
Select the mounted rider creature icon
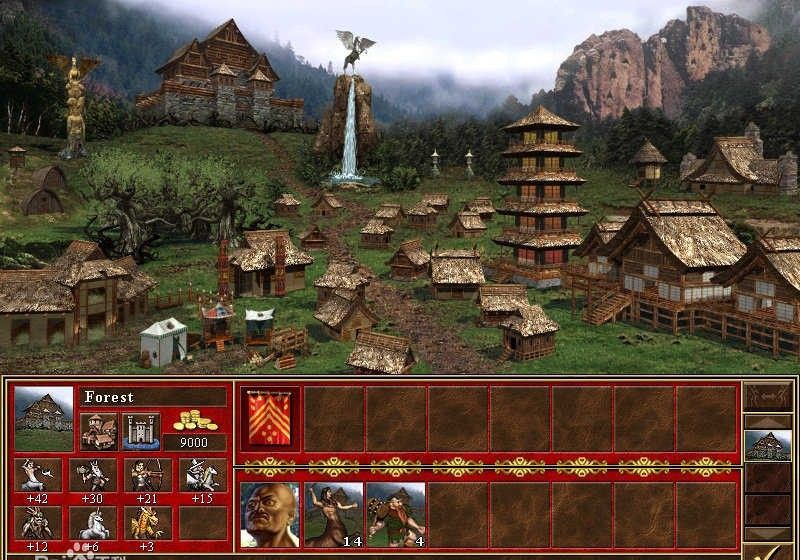point(203,474)
